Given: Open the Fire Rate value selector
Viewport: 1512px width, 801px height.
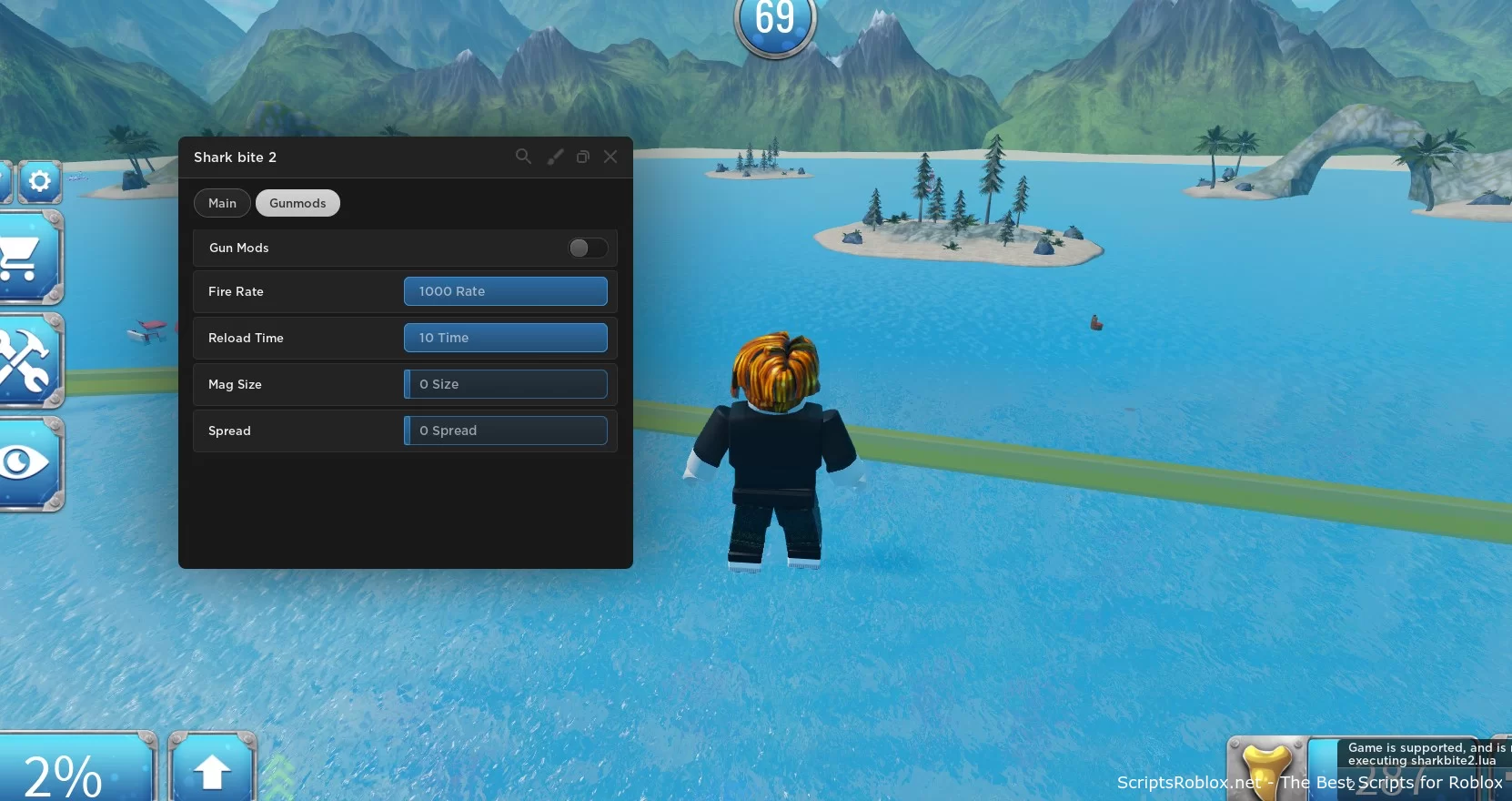Looking at the screenshot, I should [x=506, y=291].
